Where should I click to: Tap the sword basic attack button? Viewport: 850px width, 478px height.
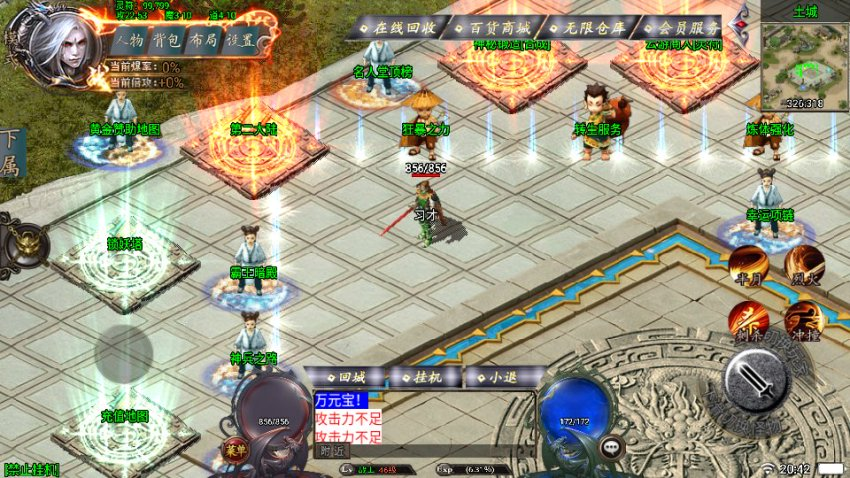[x=756, y=380]
